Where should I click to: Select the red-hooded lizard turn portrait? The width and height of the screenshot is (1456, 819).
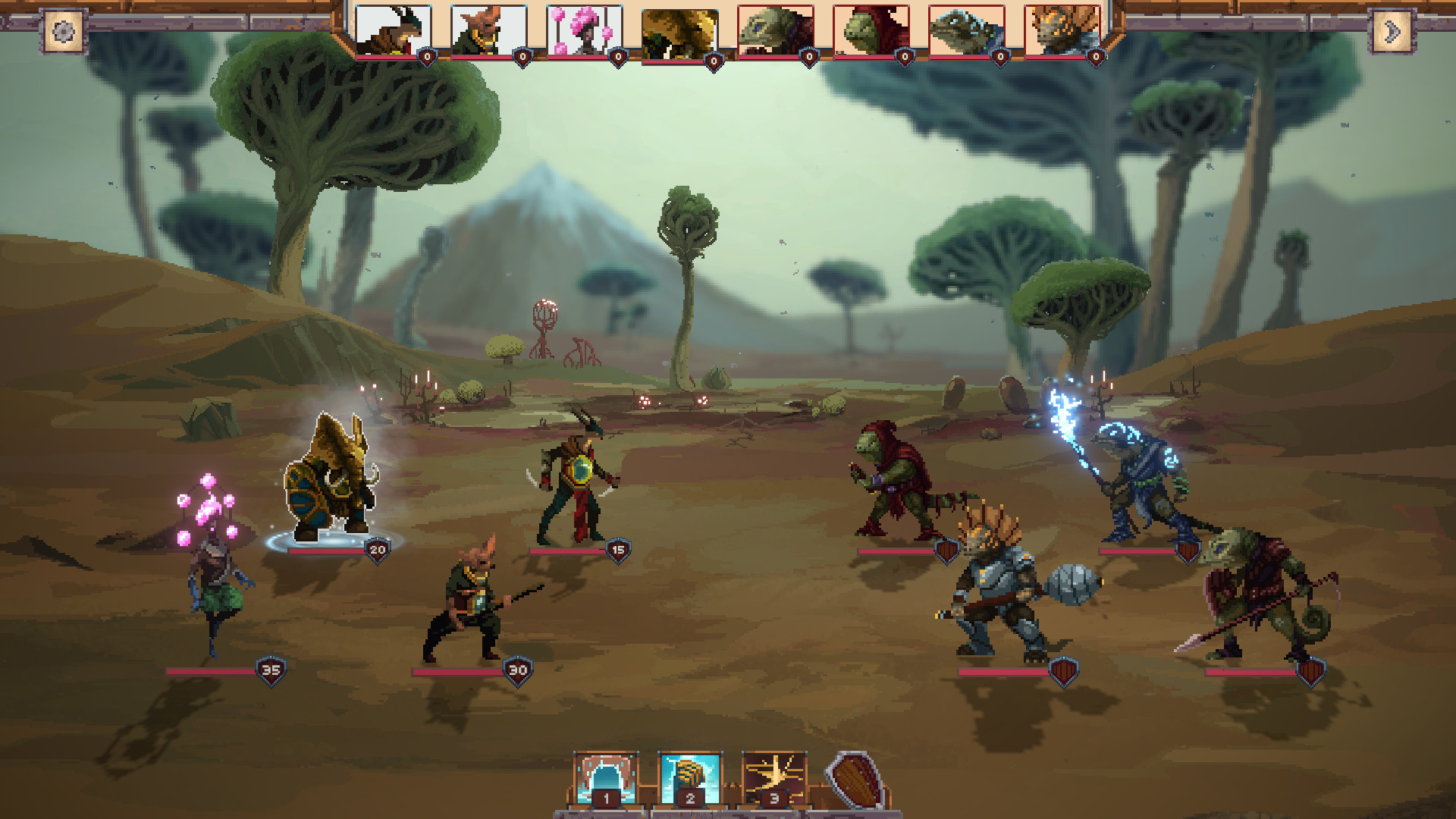click(x=871, y=31)
